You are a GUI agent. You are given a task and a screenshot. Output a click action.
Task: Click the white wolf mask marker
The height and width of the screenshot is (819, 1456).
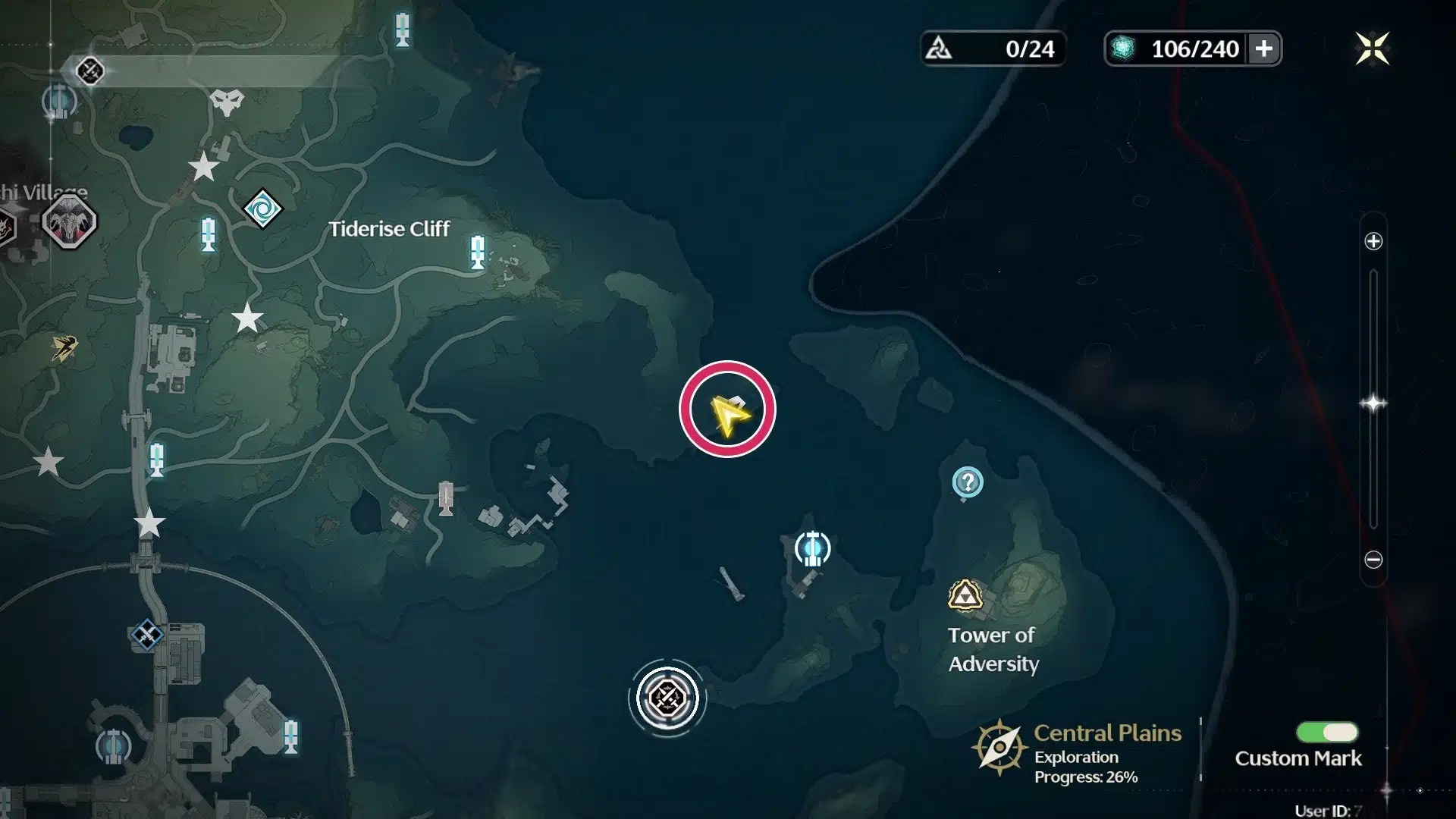pos(227,102)
